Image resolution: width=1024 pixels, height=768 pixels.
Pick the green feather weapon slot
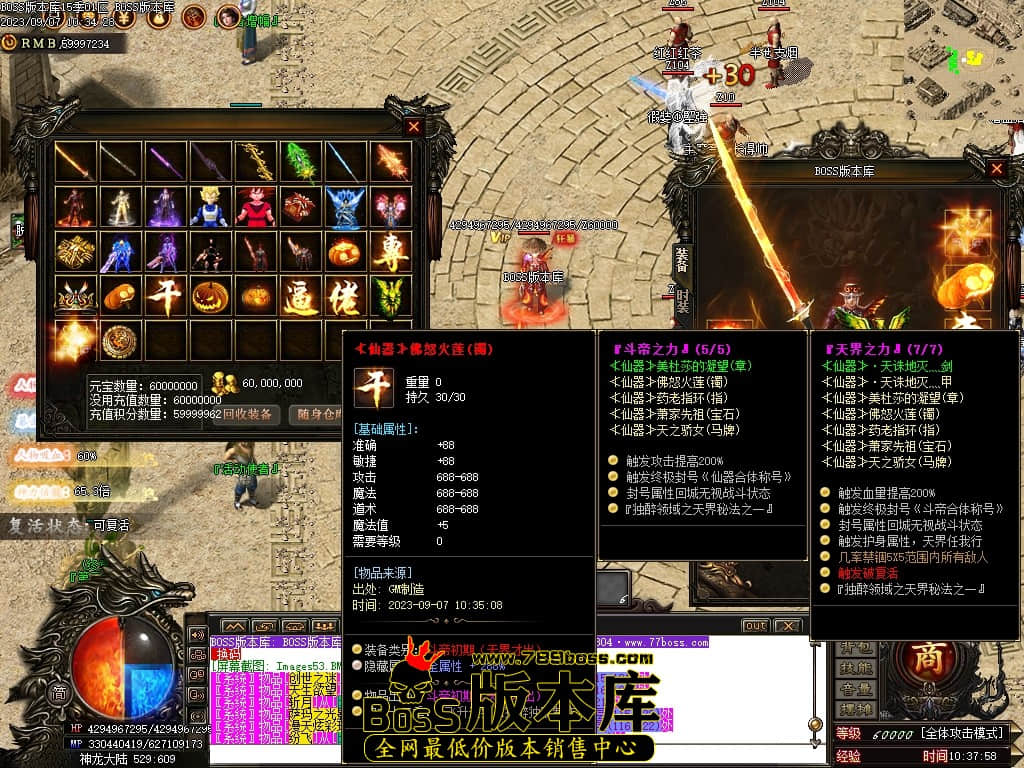point(301,162)
